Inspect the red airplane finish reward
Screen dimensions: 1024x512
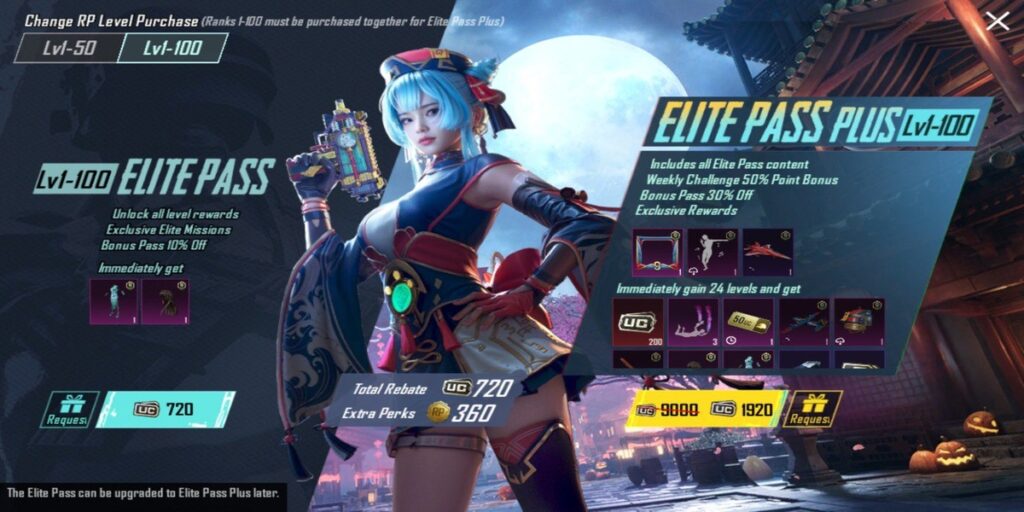point(766,252)
